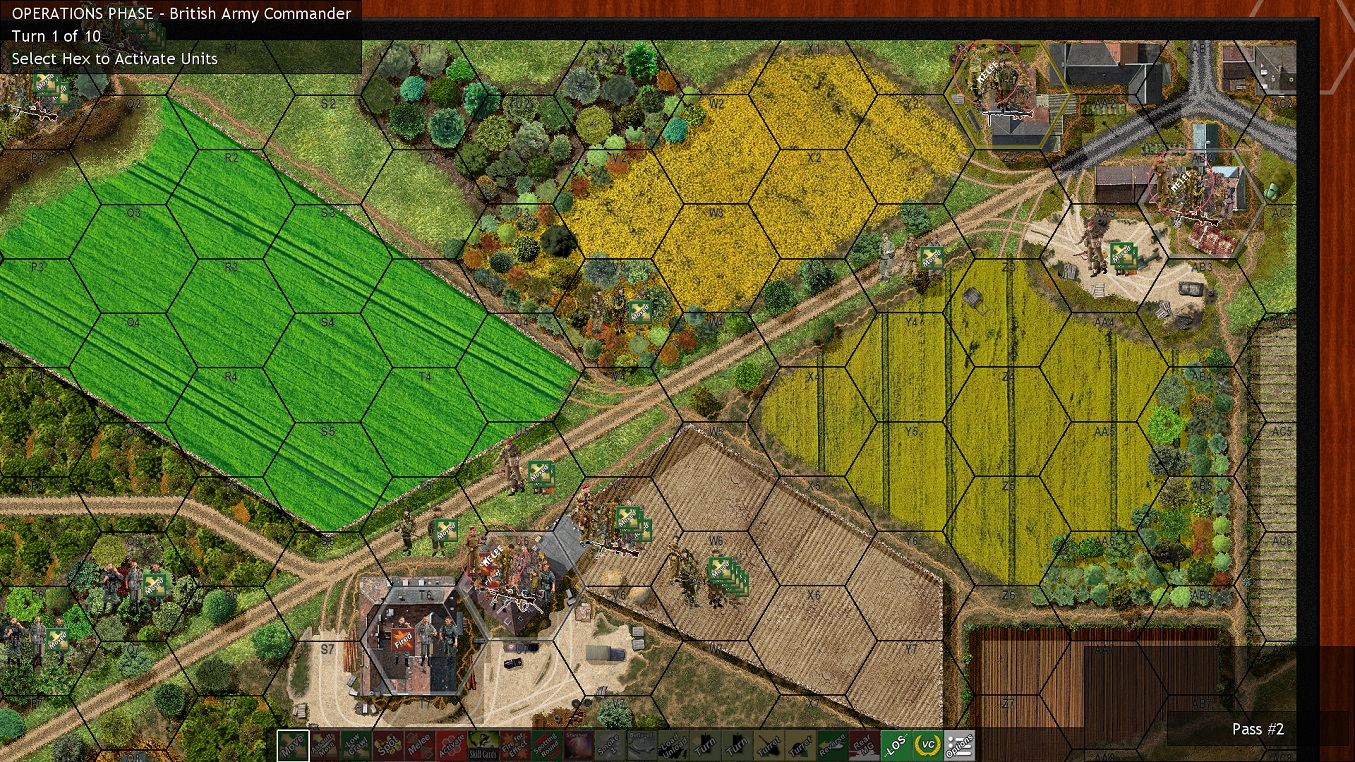Viewport: 1355px width, 762px height.
Task: View victory conditions via the VC button
Action: pos(927,745)
